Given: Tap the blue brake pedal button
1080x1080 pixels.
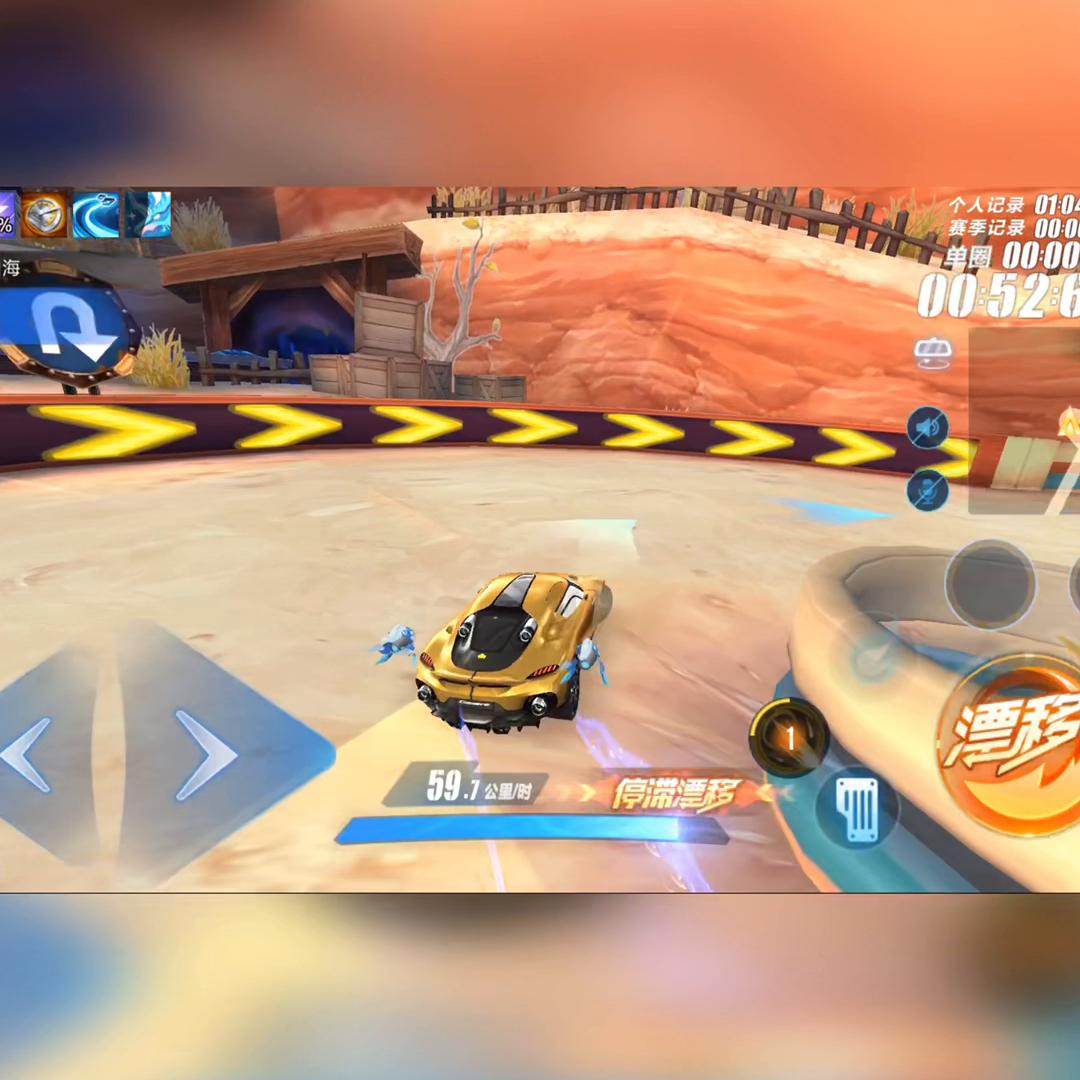Looking at the screenshot, I should tap(857, 808).
